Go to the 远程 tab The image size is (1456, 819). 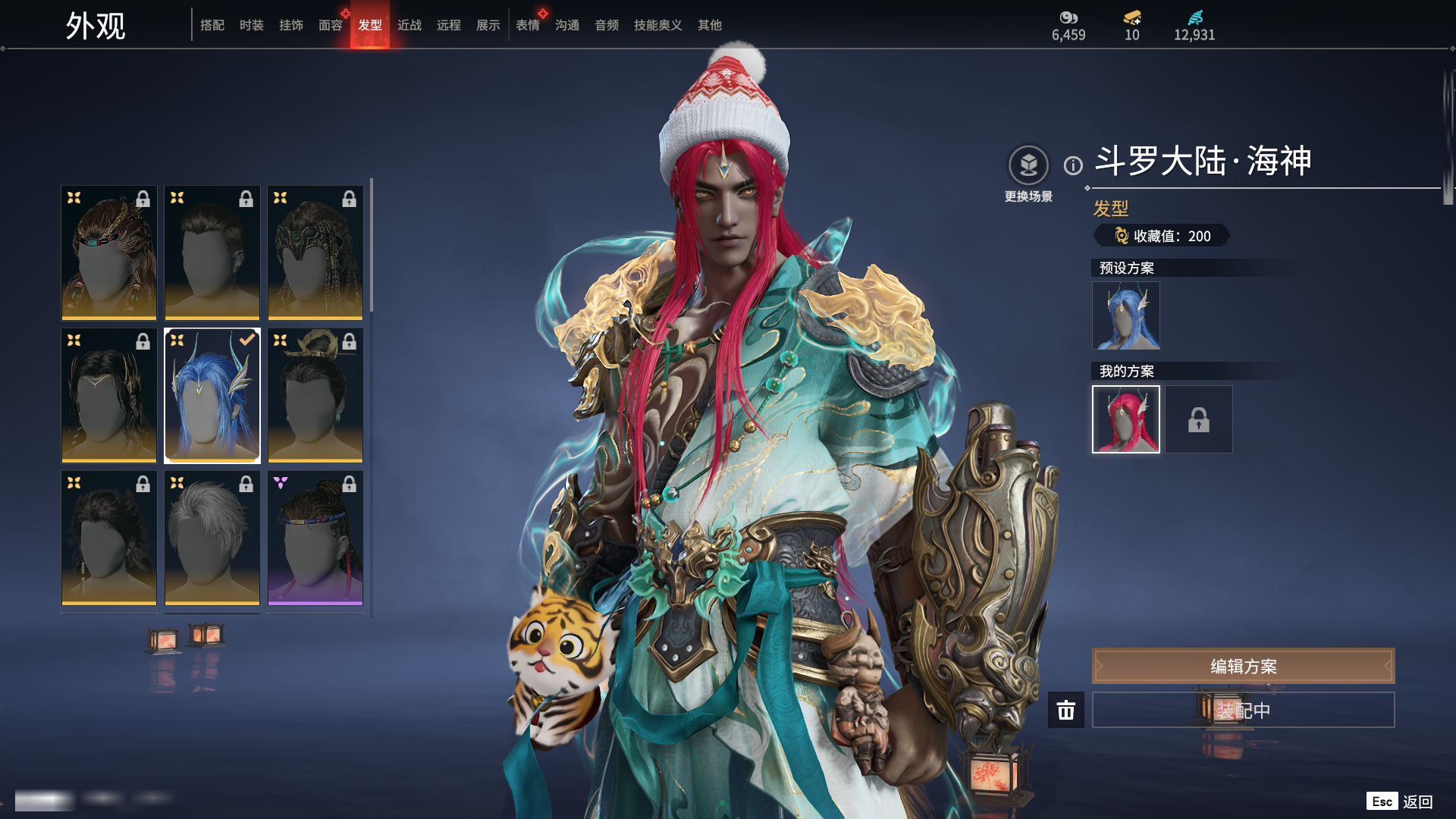[448, 25]
